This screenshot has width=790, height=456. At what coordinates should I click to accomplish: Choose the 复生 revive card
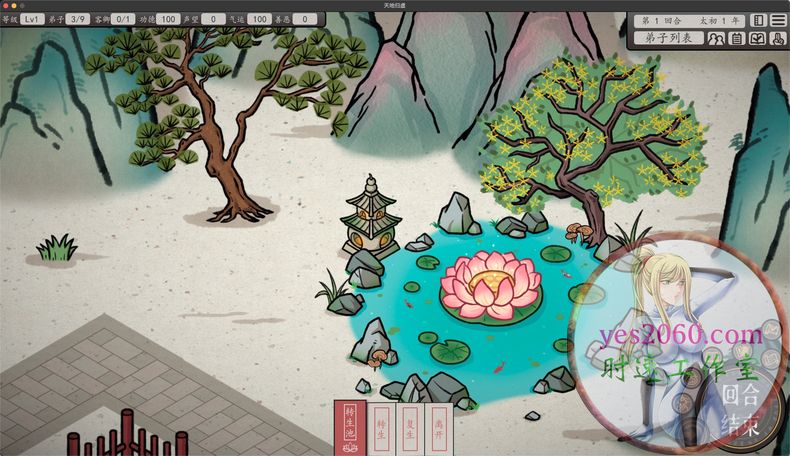[410, 428]
